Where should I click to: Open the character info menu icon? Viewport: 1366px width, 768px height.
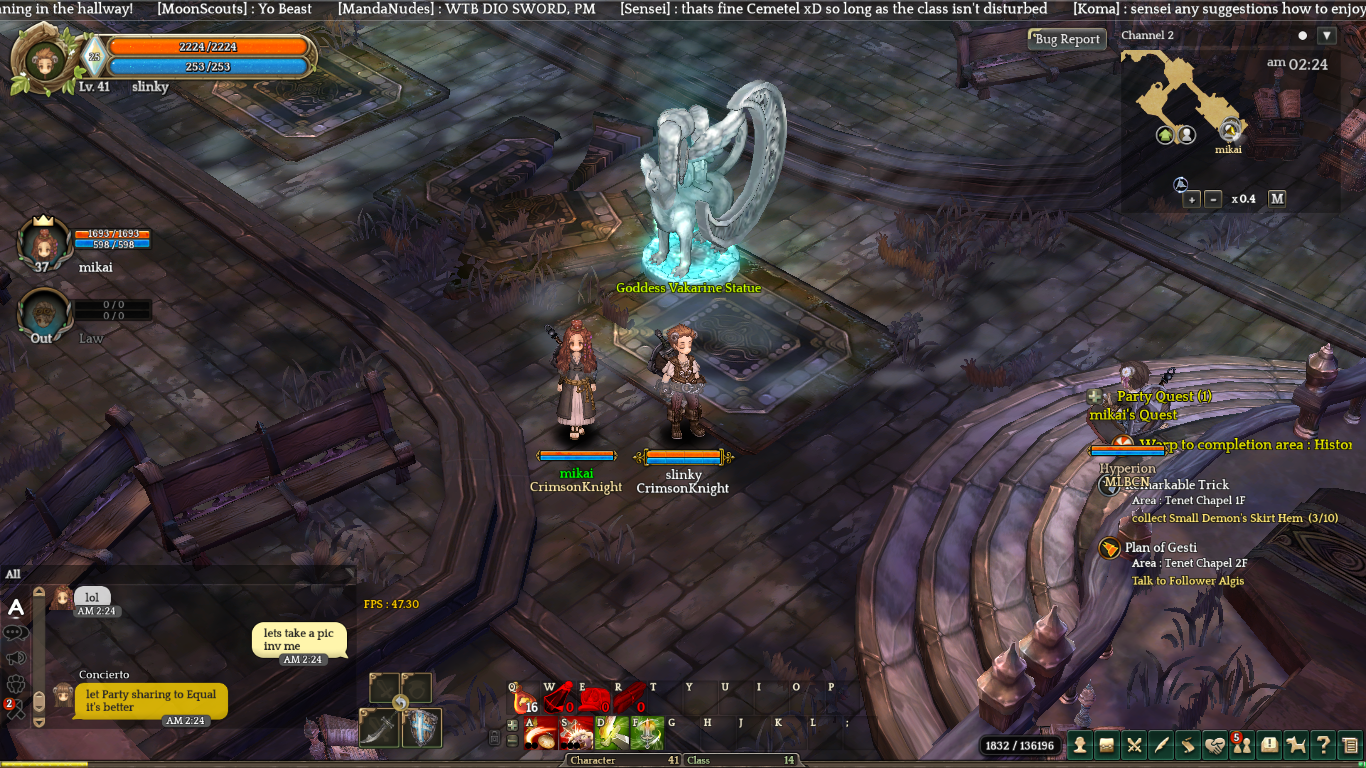(x=1081, y=744)
